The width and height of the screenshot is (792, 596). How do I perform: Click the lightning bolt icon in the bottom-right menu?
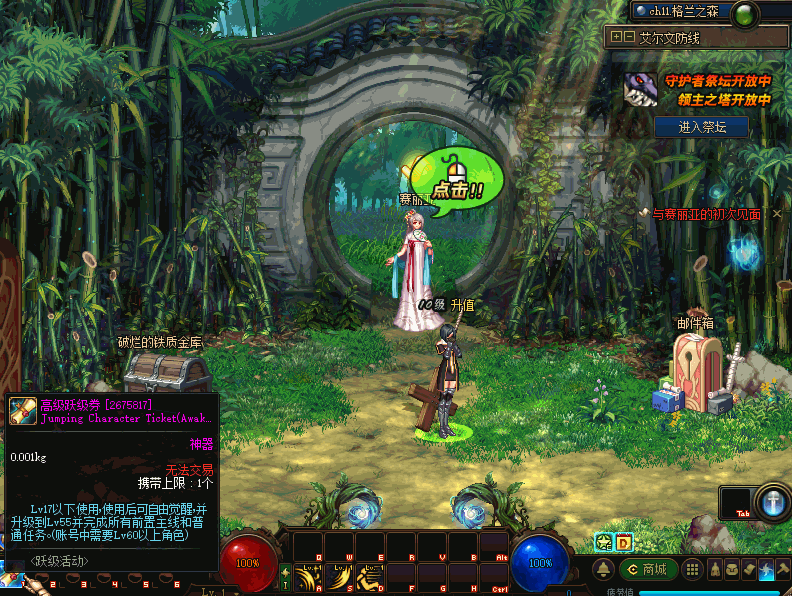pos(765,570)
